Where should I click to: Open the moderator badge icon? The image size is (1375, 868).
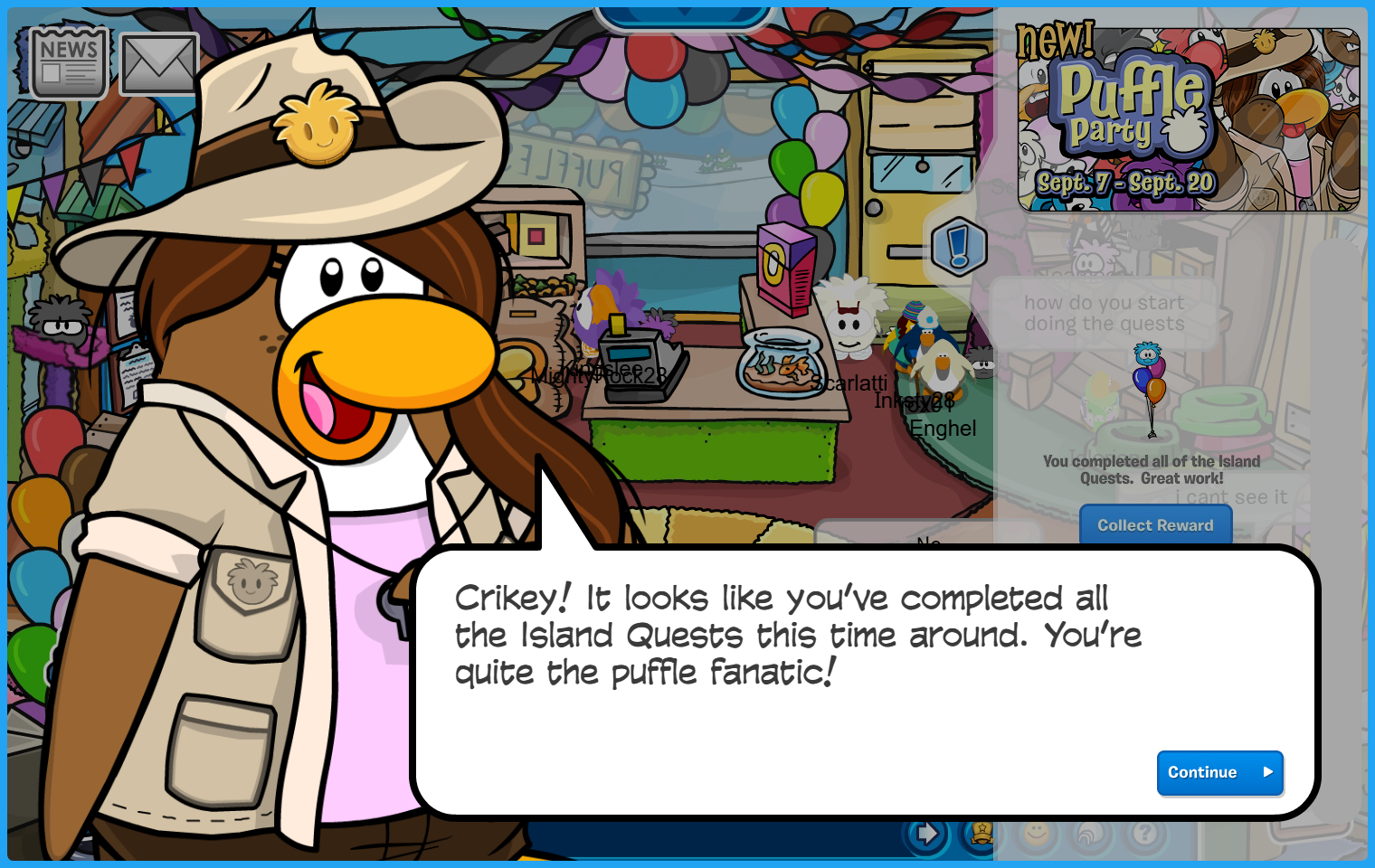(x=981, y=834)
